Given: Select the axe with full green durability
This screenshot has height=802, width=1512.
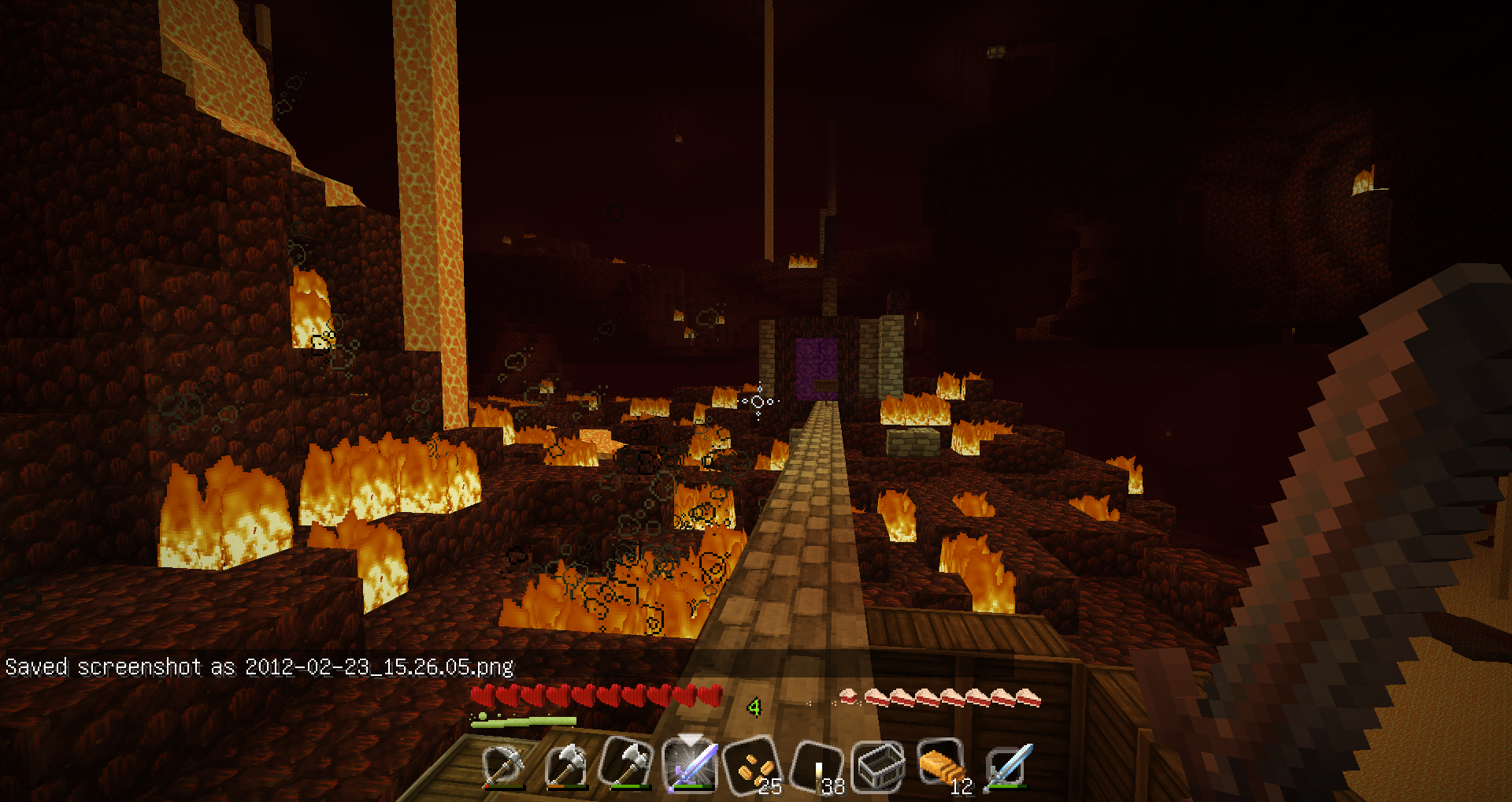Looking at the screenshot, I should coord(628,765).
